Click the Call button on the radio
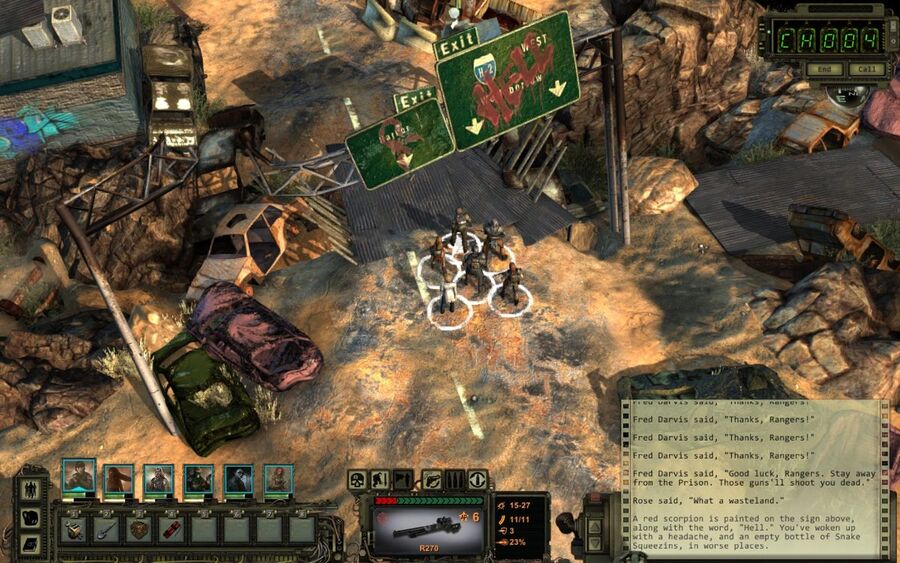 [864, 69]
